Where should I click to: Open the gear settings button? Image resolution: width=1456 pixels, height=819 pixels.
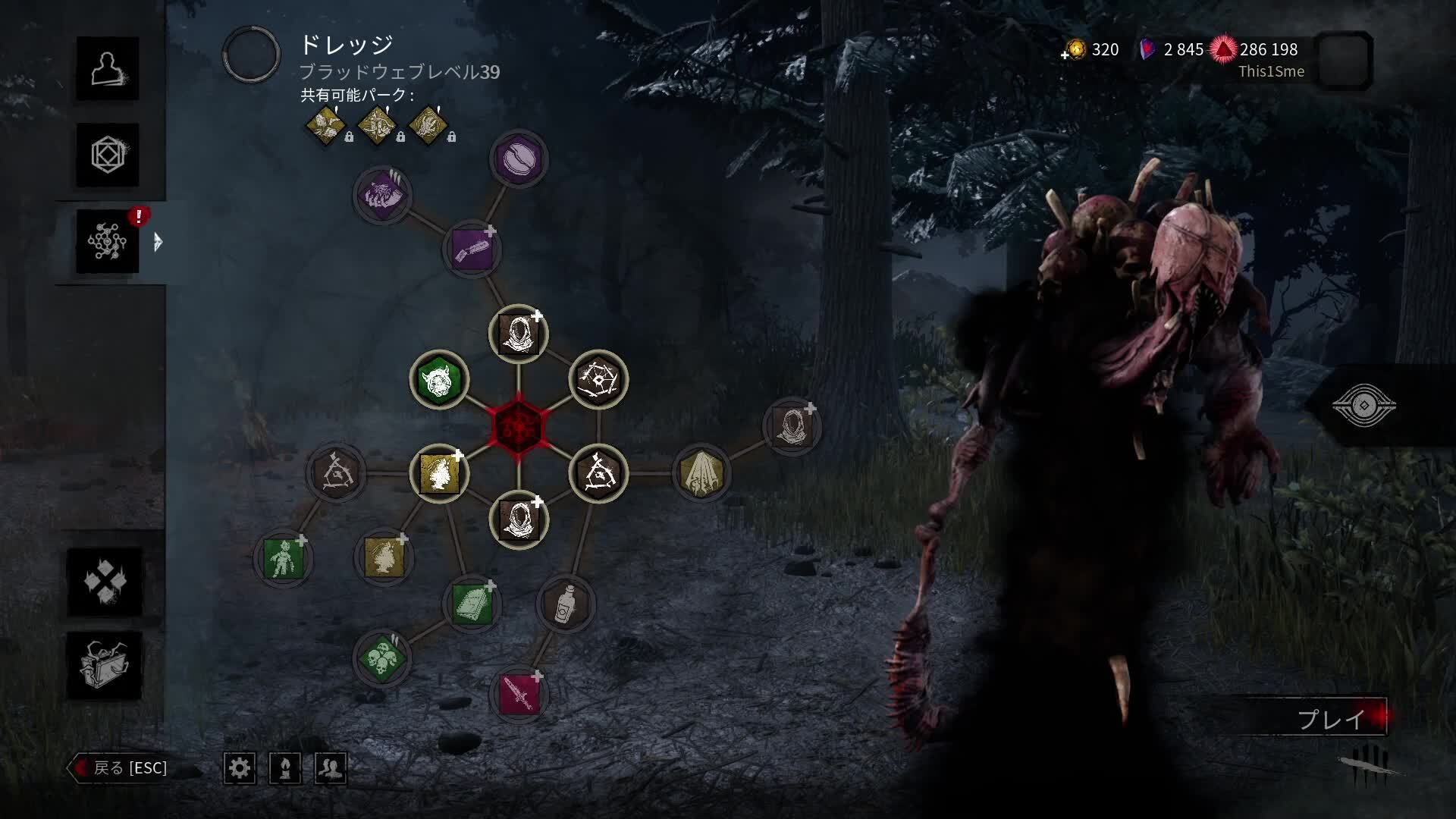pyautogui.click(x=240, y=768)
